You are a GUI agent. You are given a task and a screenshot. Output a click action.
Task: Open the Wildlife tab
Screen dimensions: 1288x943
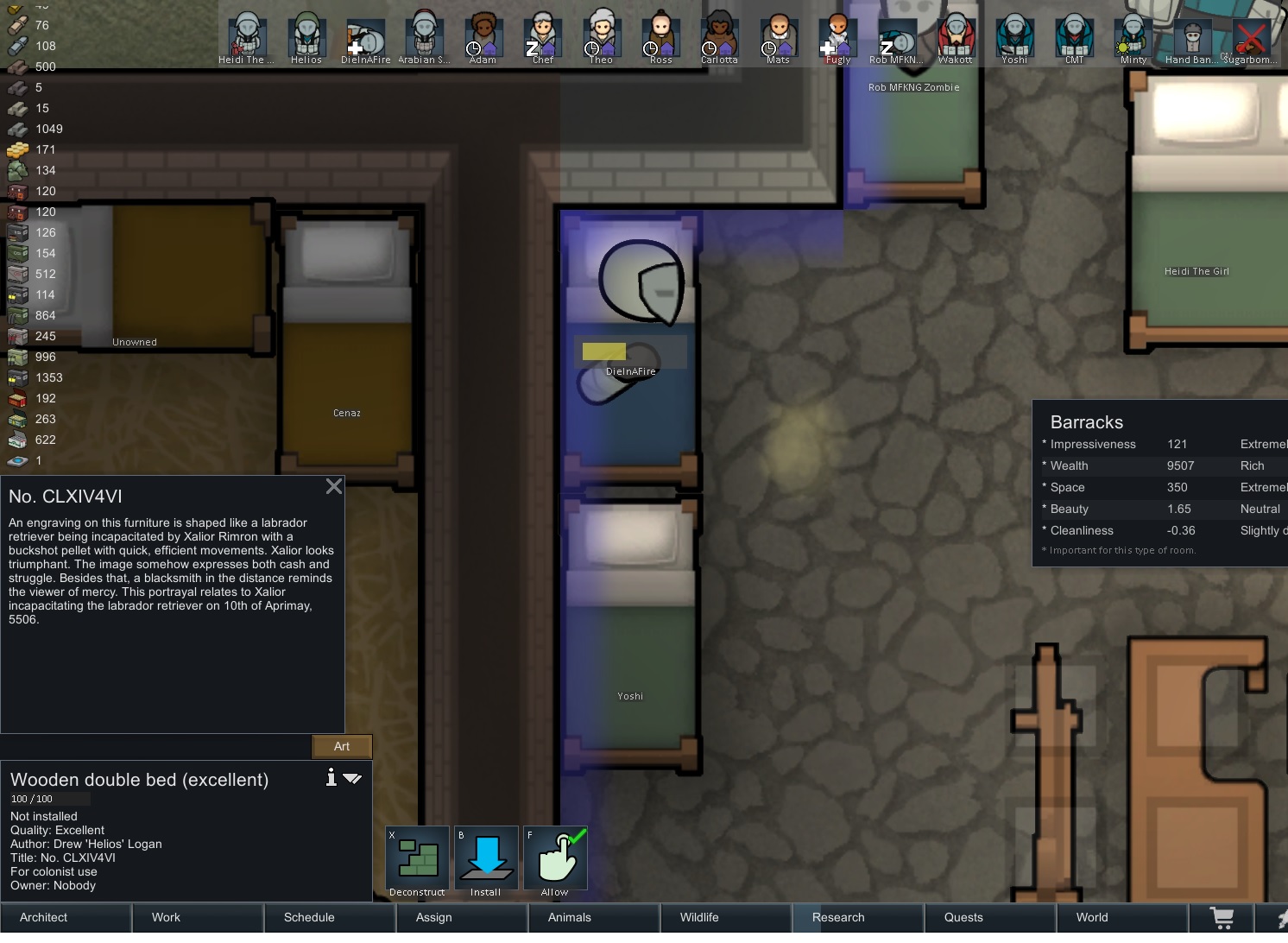click(x=726, y=917)
